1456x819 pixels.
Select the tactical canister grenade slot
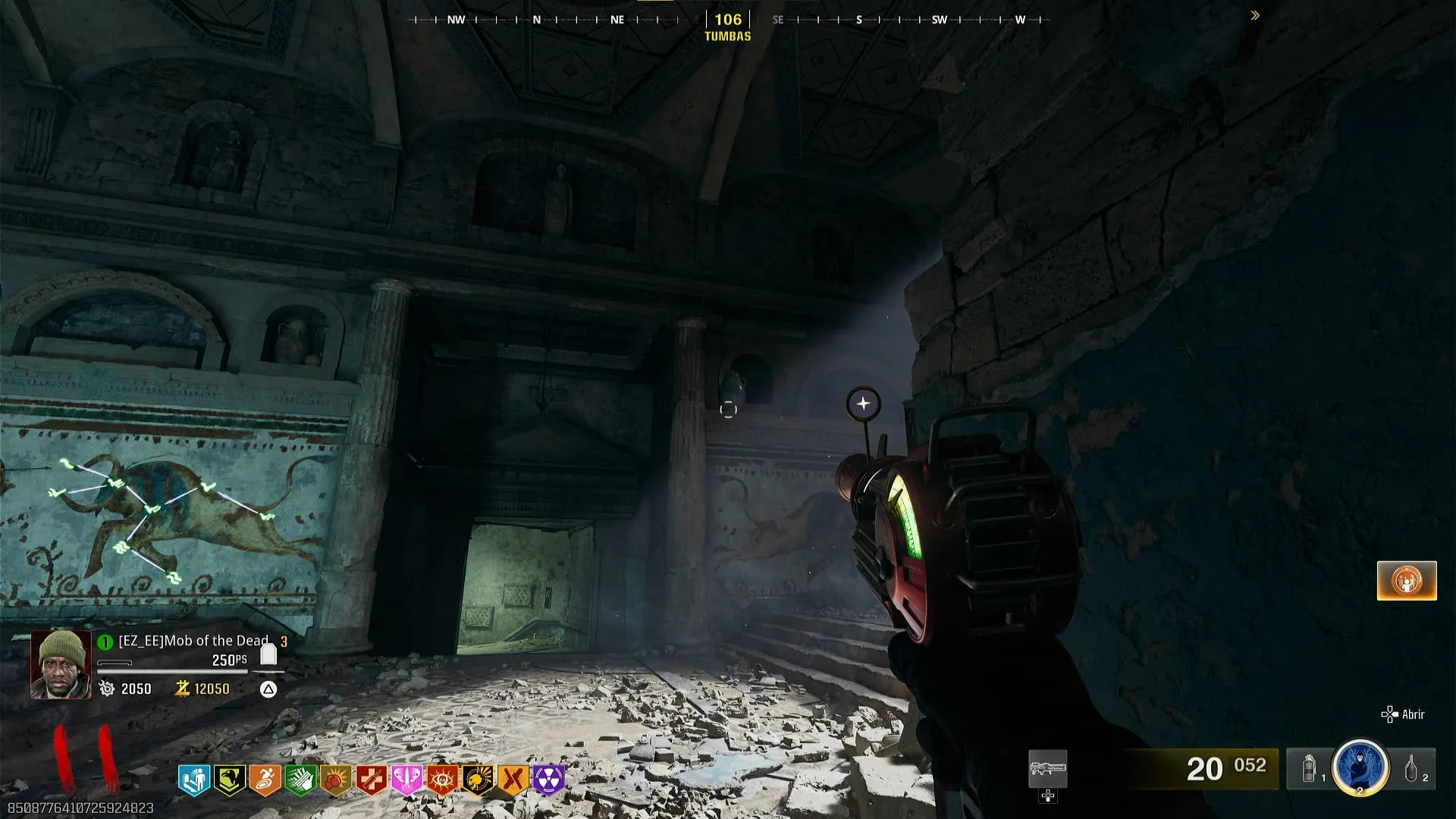coord(1310,769)
